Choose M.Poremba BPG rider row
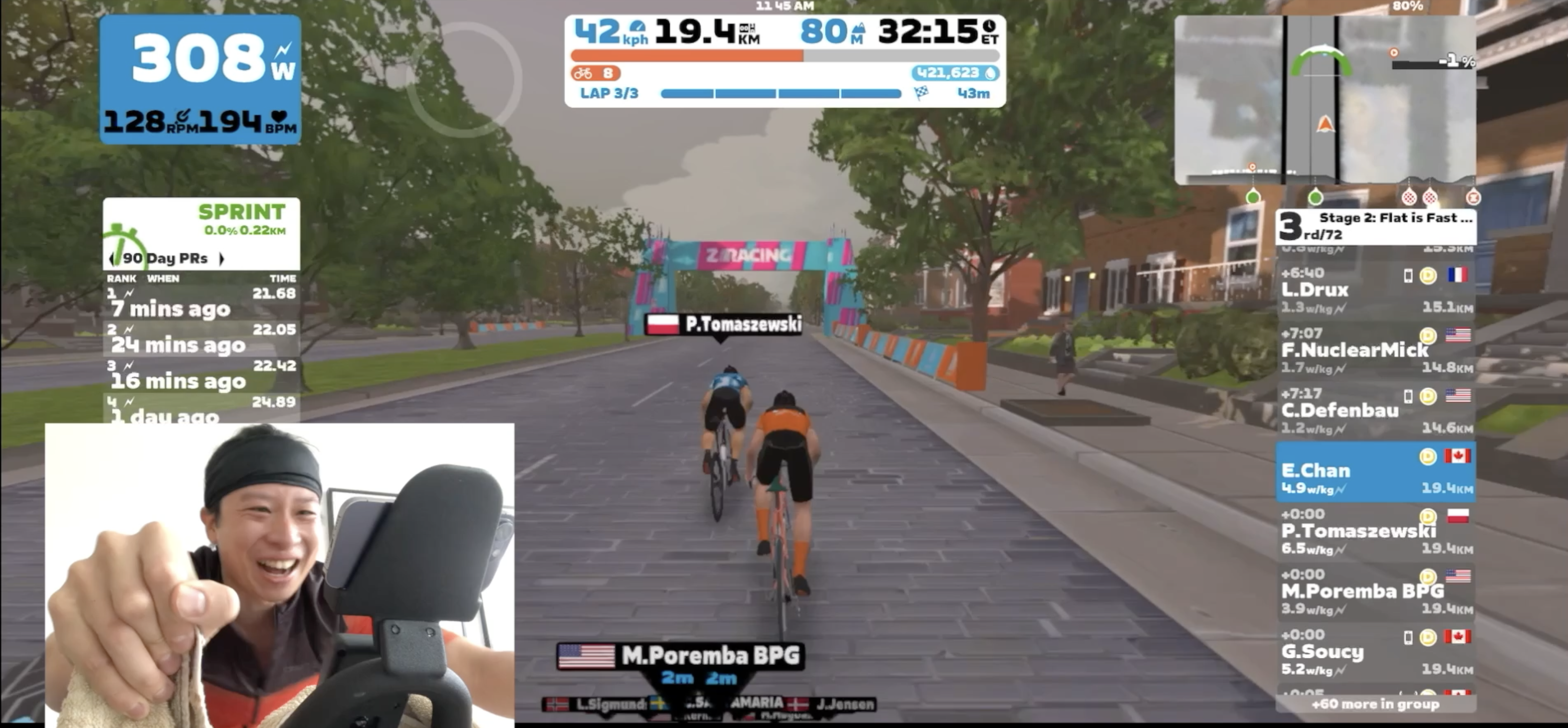 (1375, 592)
